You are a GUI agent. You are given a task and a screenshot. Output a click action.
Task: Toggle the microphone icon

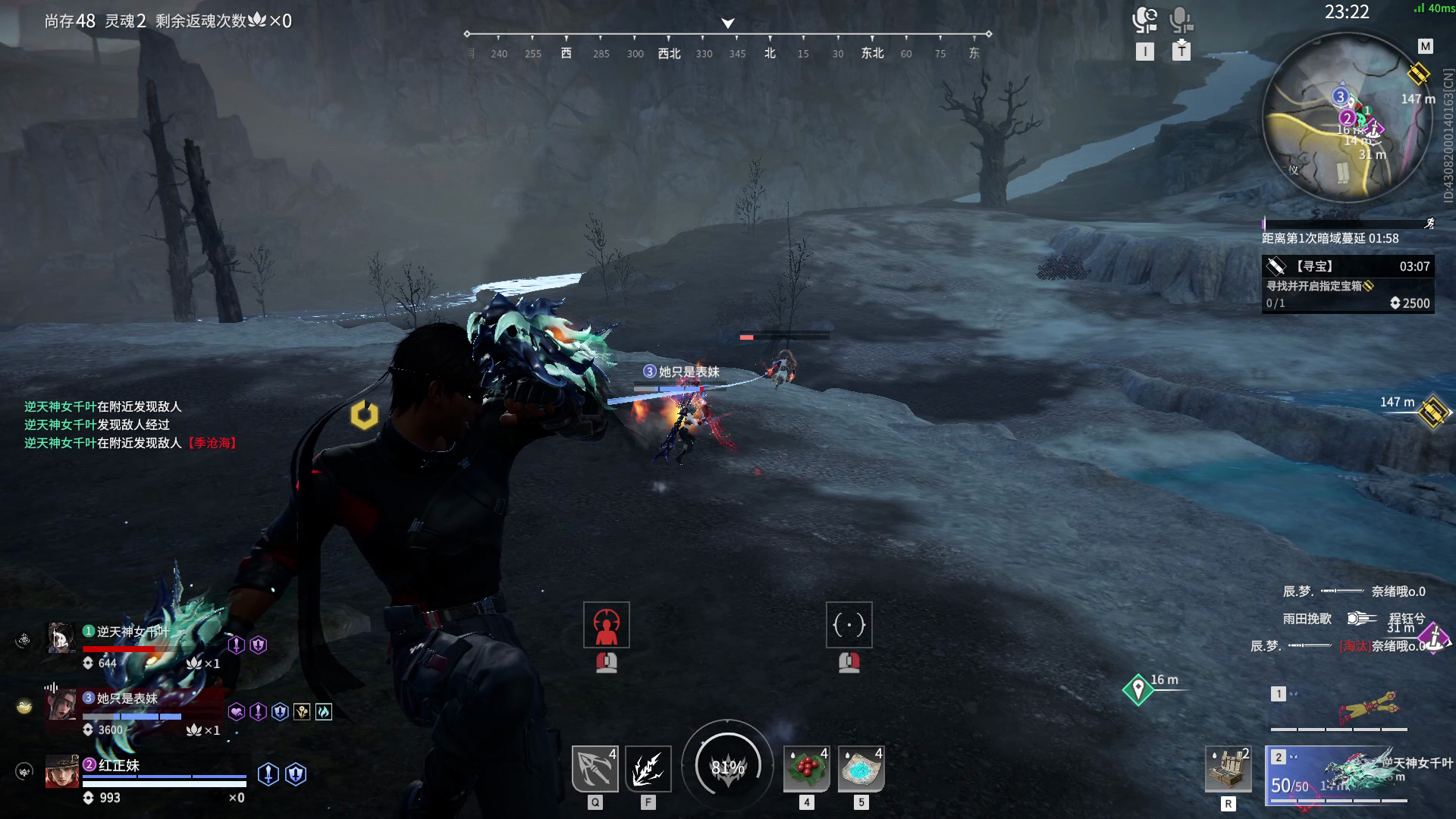(1181, 21)
